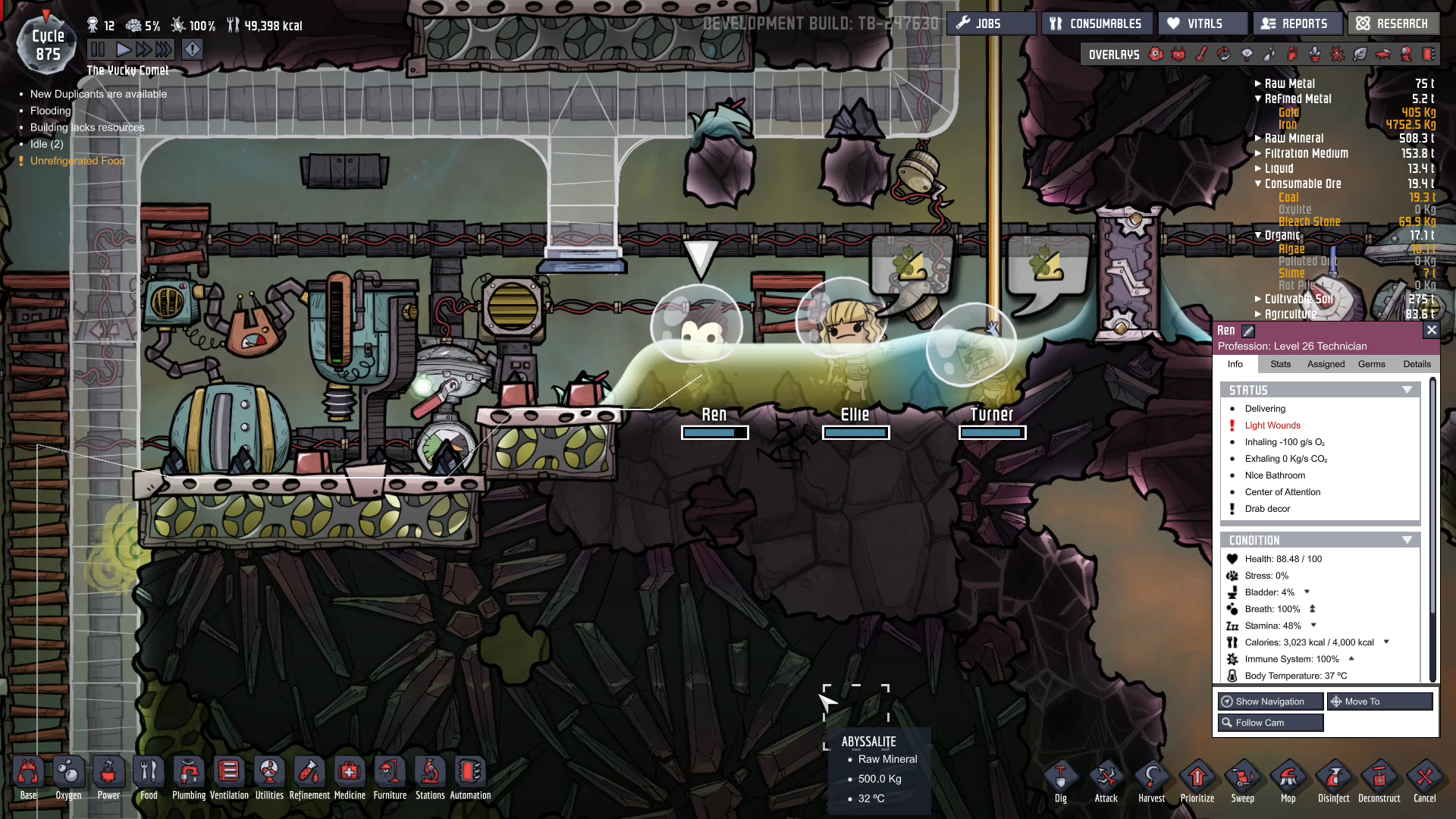Open the Jobs management screen
The width and height of the screenshot is (1456, 819).
pos(990,24)
